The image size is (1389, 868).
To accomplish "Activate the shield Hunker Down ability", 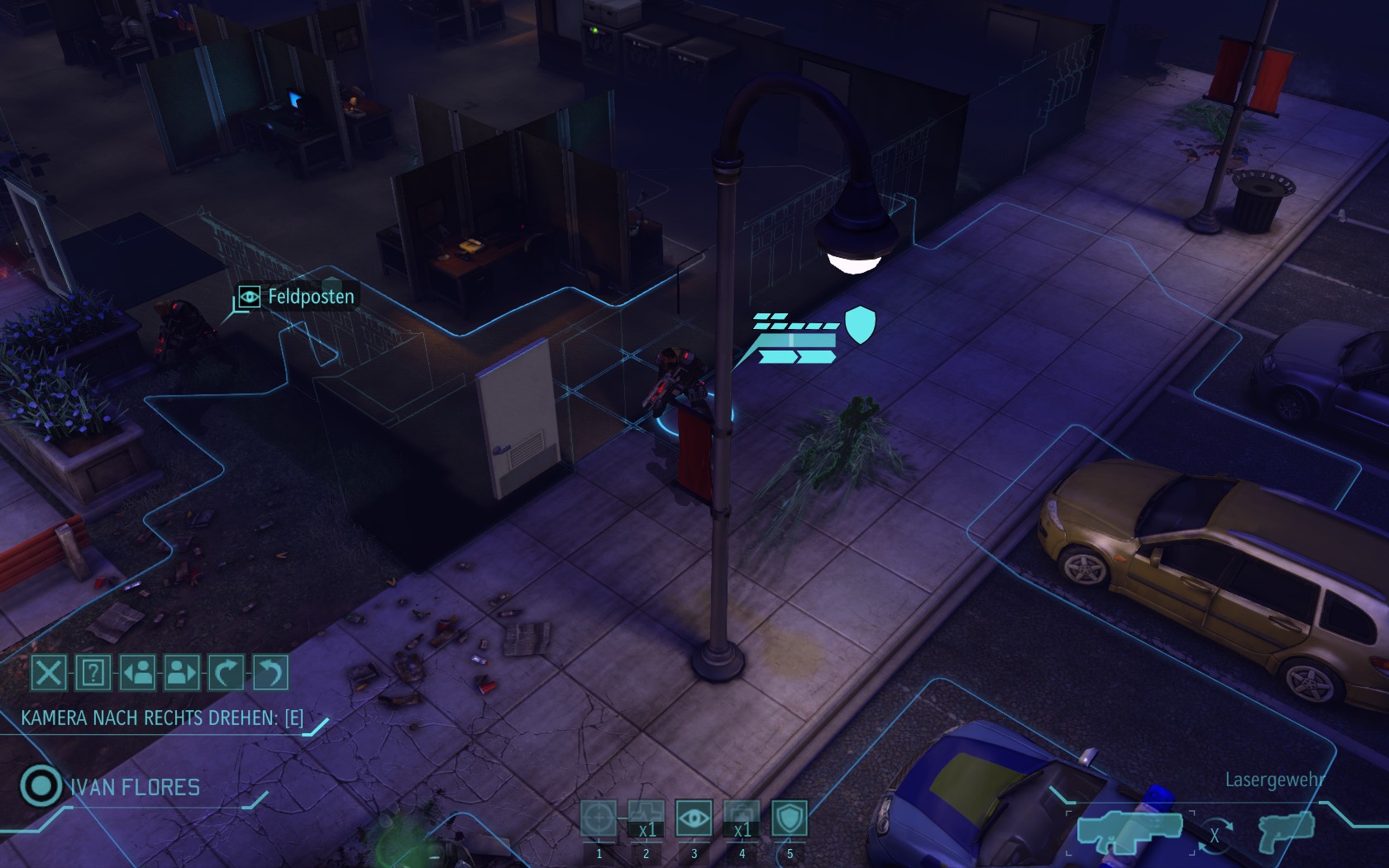I will click(x=789, y=818).
